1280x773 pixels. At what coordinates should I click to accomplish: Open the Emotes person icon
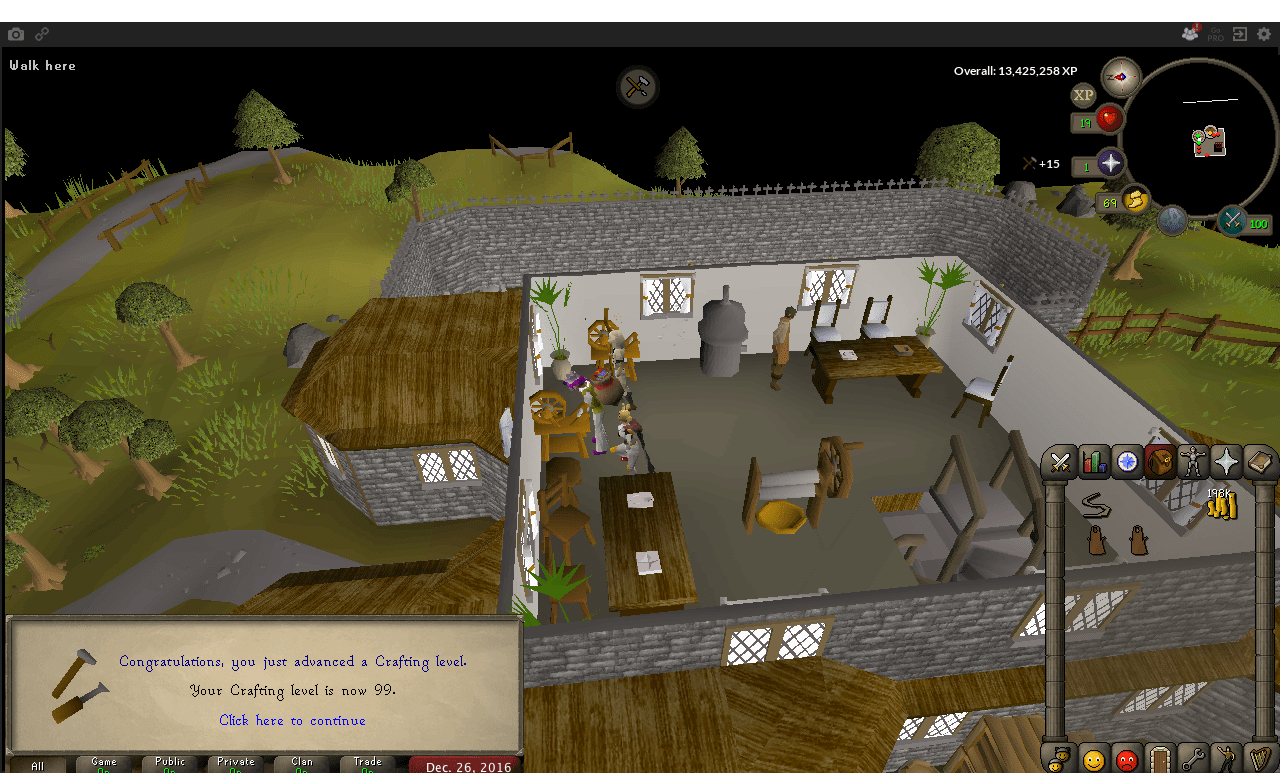click(x=1227, y=758)
